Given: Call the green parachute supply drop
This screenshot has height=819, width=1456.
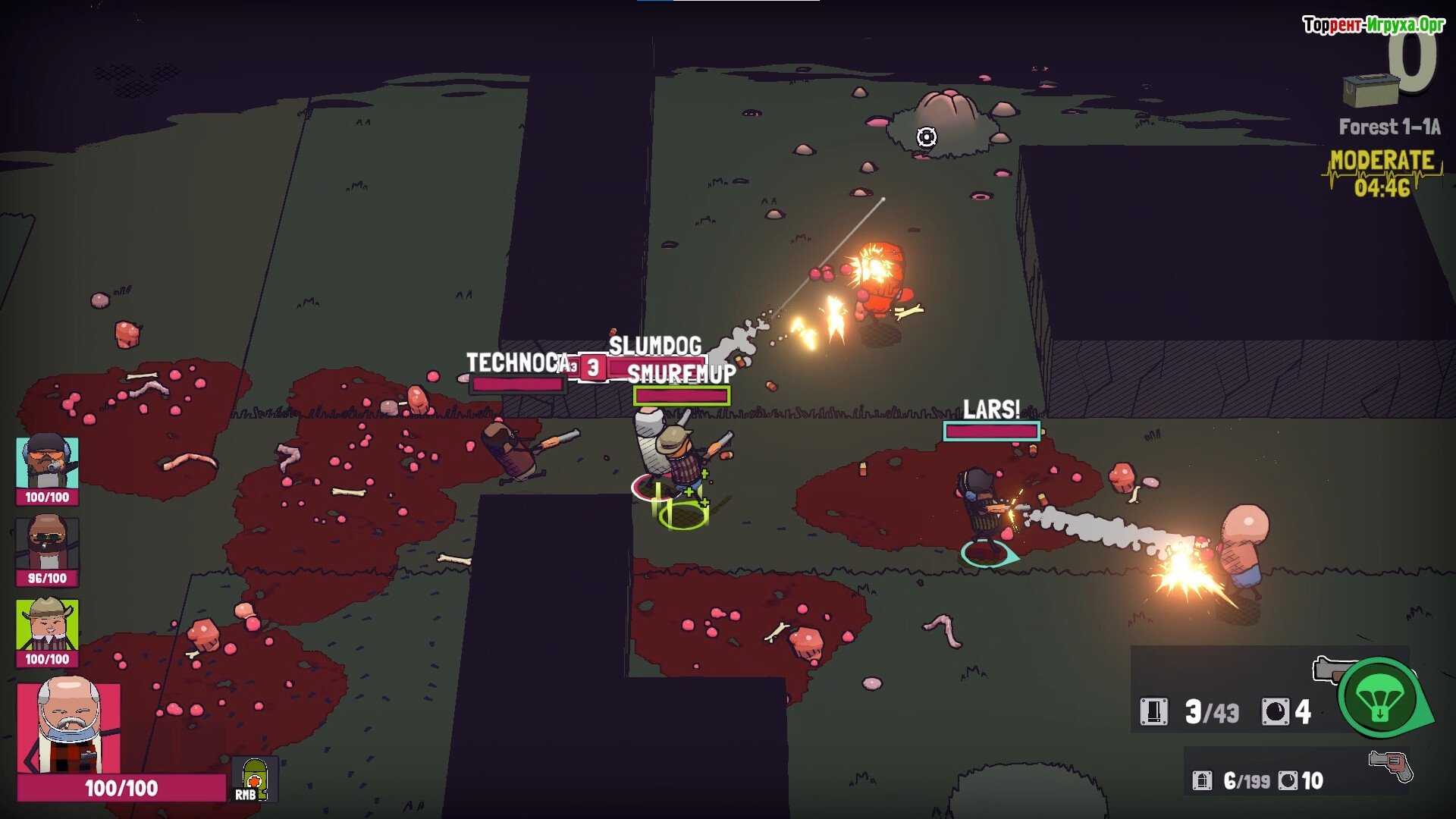Looking at the screenshot, I should 1379,697.
